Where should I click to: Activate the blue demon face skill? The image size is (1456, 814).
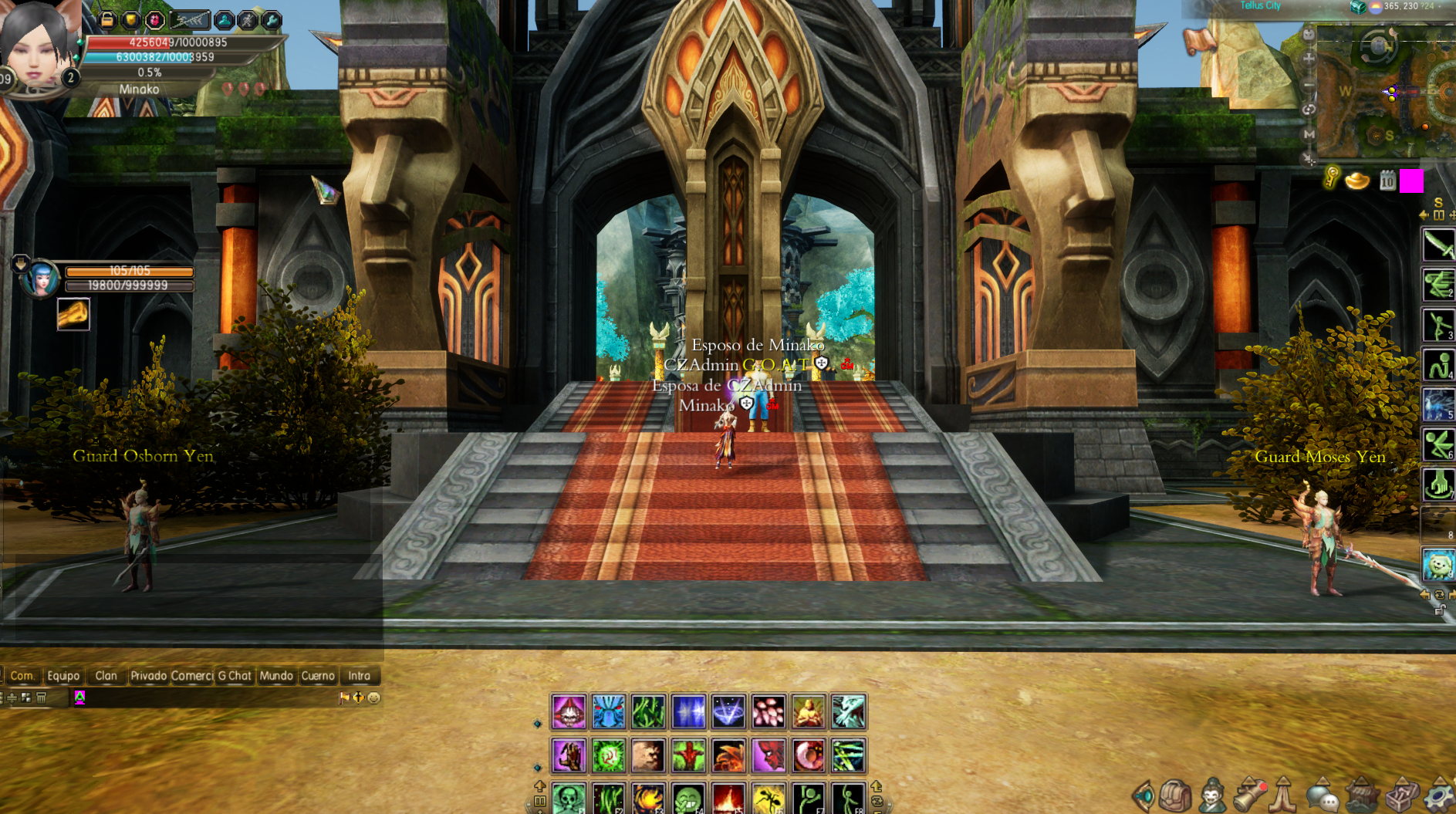tap(608, 711)
